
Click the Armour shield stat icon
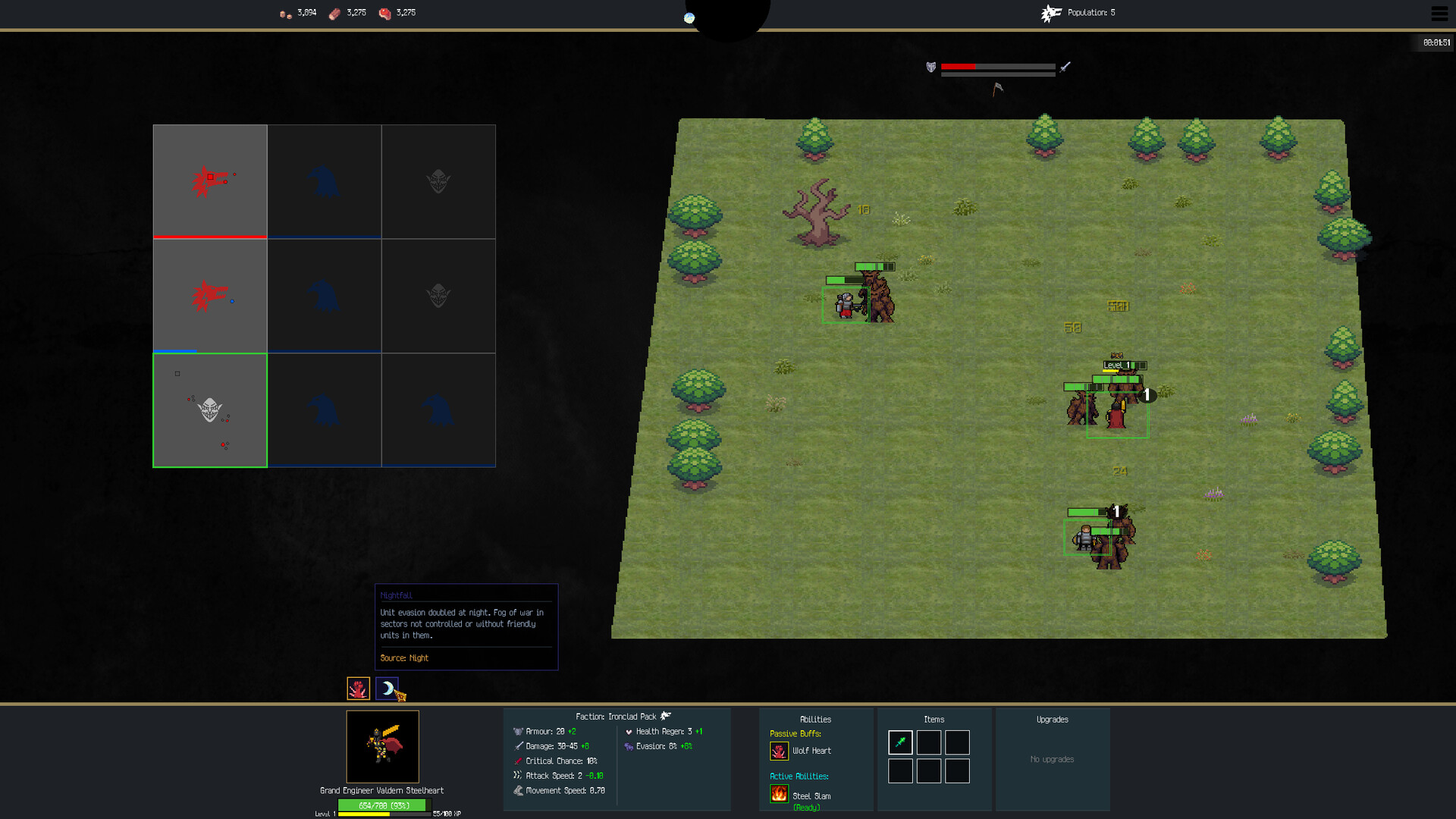(518, 731)
